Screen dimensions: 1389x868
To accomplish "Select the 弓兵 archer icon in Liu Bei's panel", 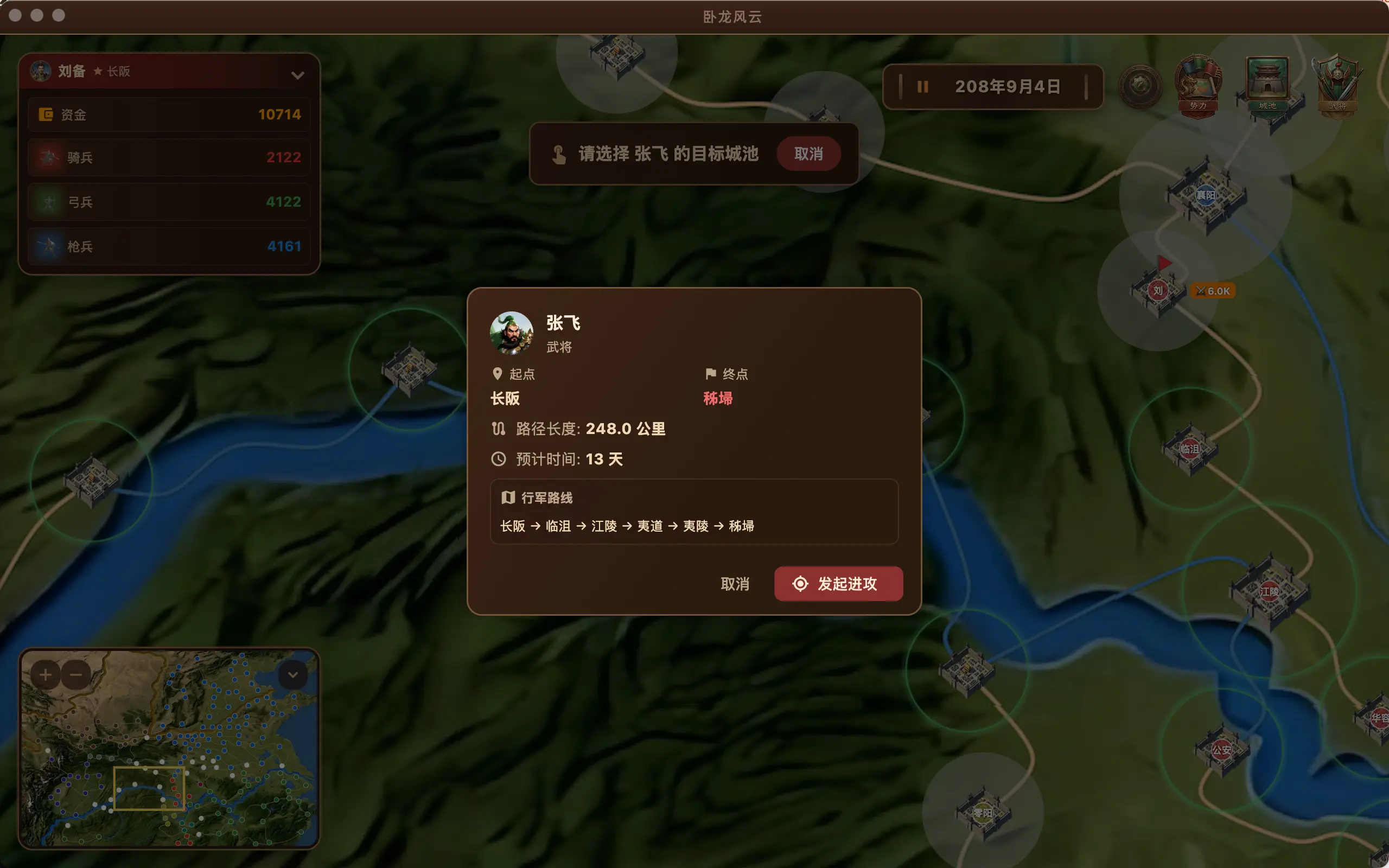I will 49,201.
